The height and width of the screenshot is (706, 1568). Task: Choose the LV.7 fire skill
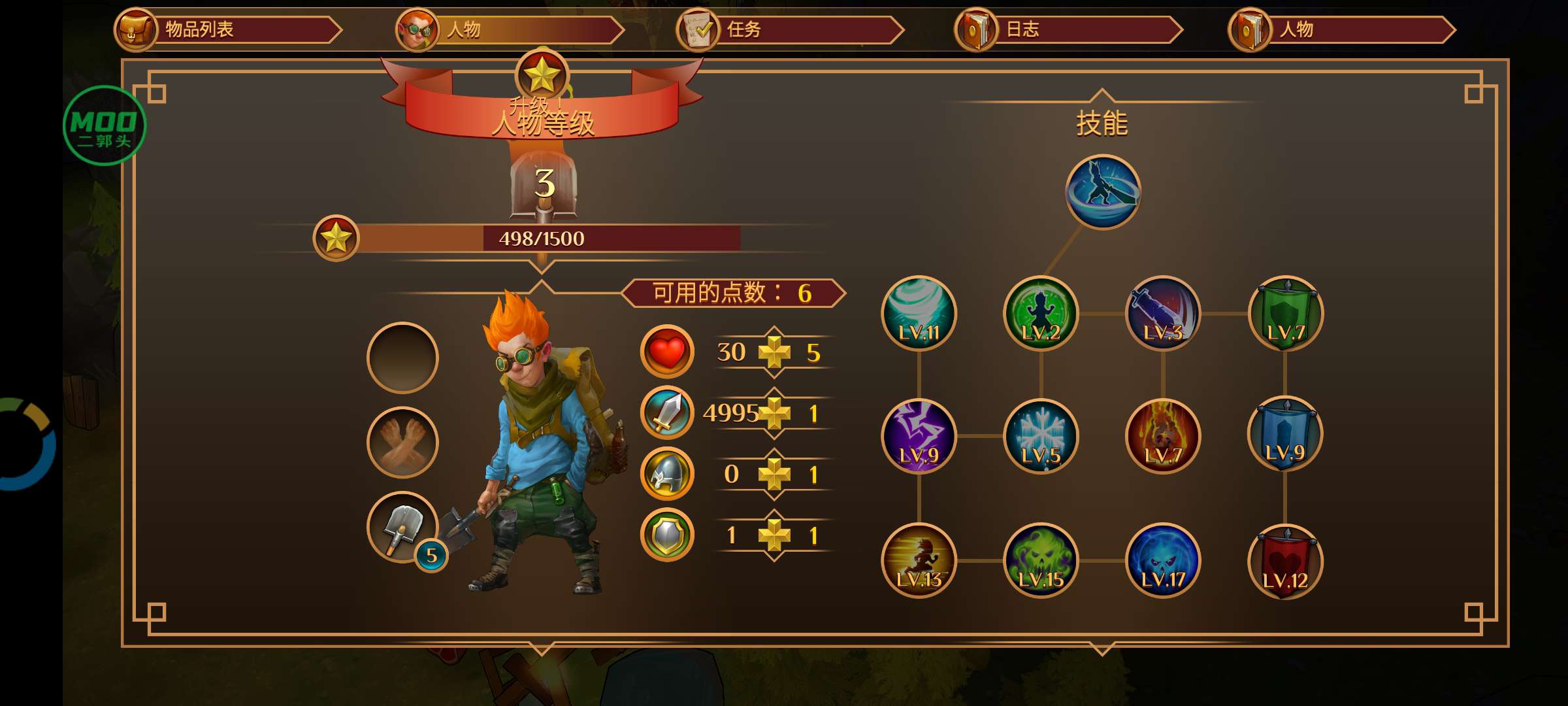(x=1163, y=437)
